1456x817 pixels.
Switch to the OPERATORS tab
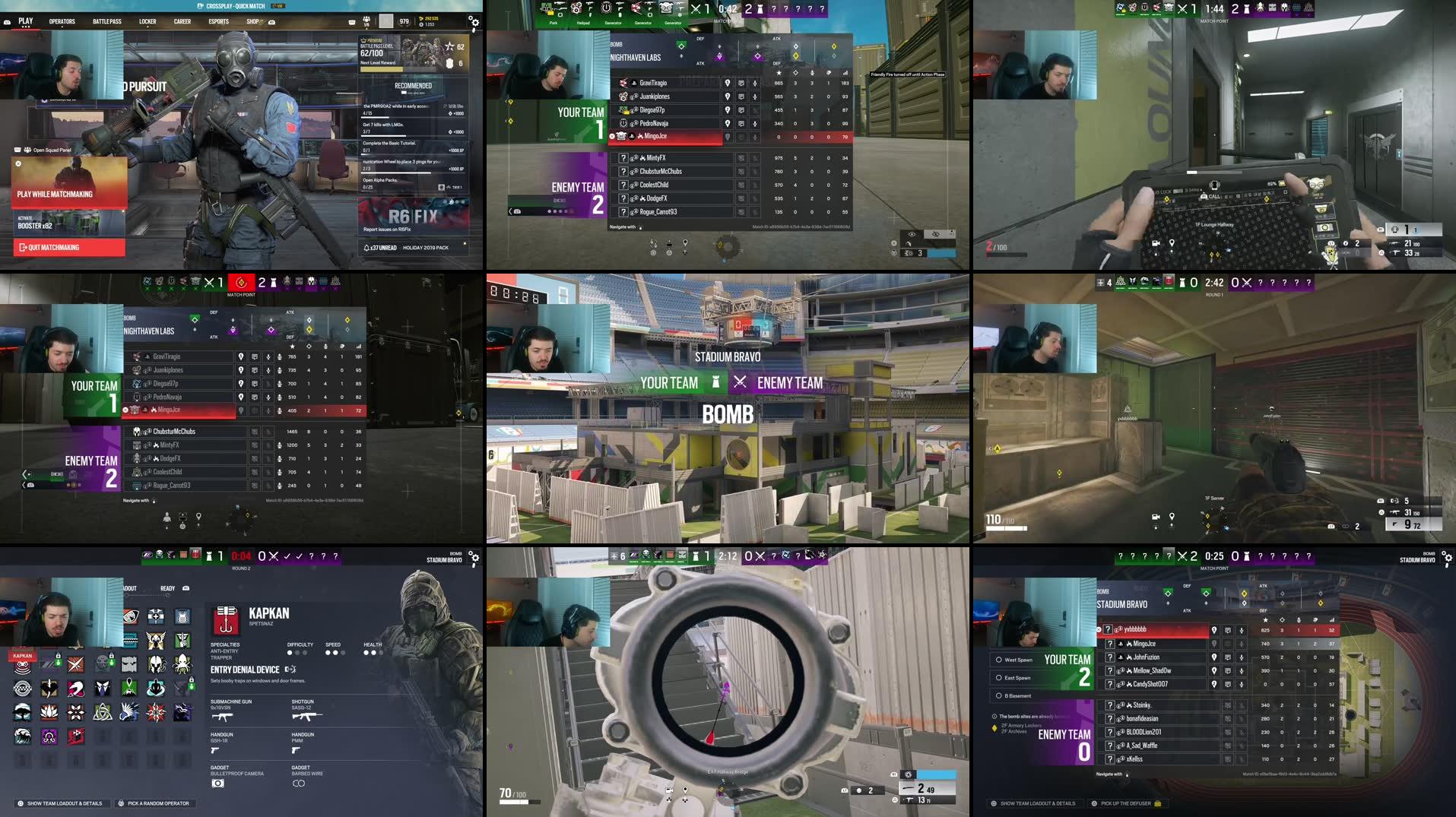(x=61, y=21)
